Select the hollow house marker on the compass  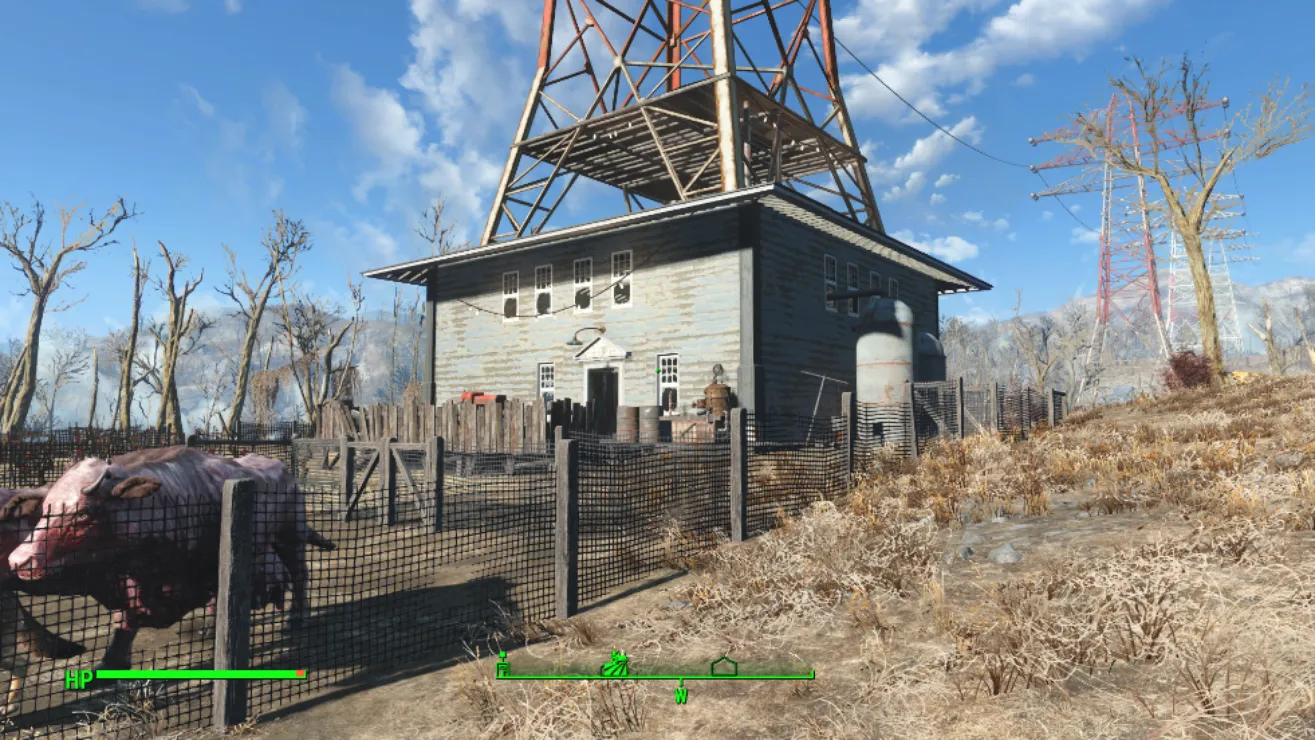point(723,665)
